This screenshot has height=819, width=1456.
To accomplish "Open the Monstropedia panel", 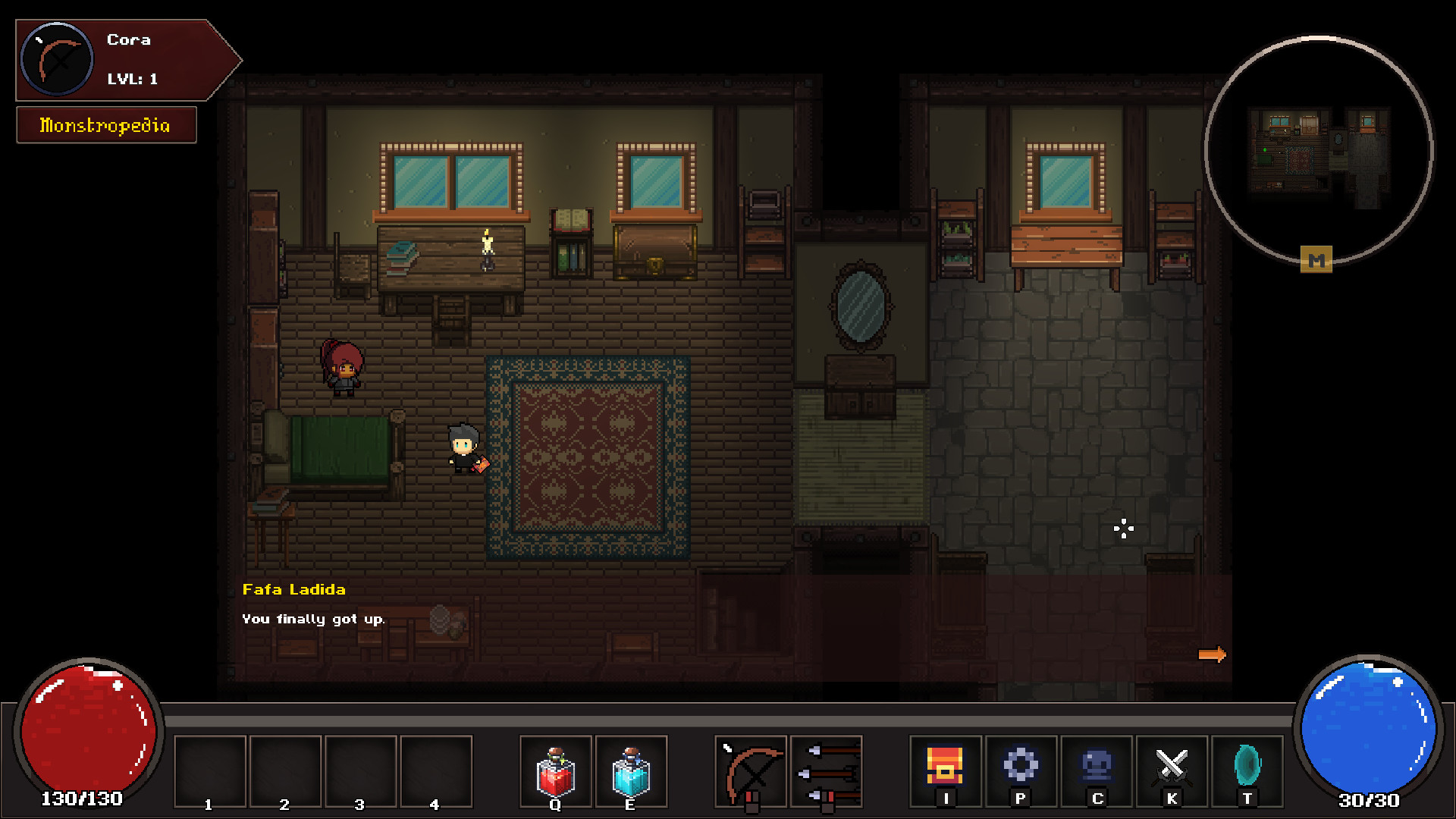I will 105,124.
